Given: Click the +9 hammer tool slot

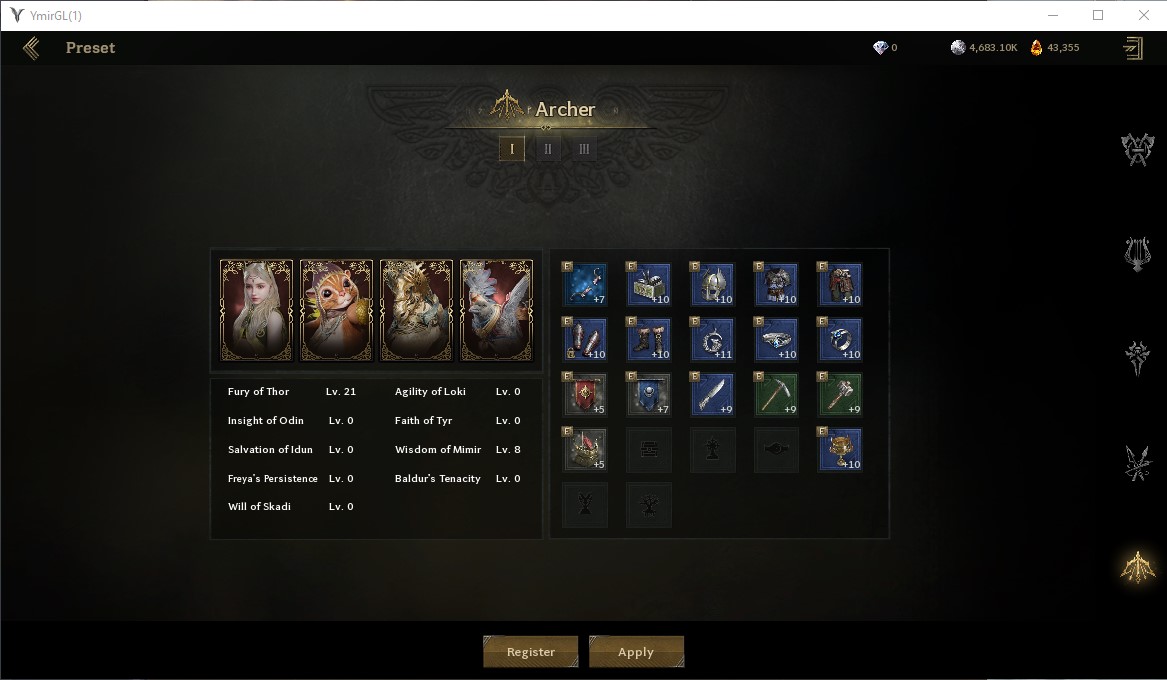Looking at the screenshot, I should pyautogui.click(x=840, y=395).
